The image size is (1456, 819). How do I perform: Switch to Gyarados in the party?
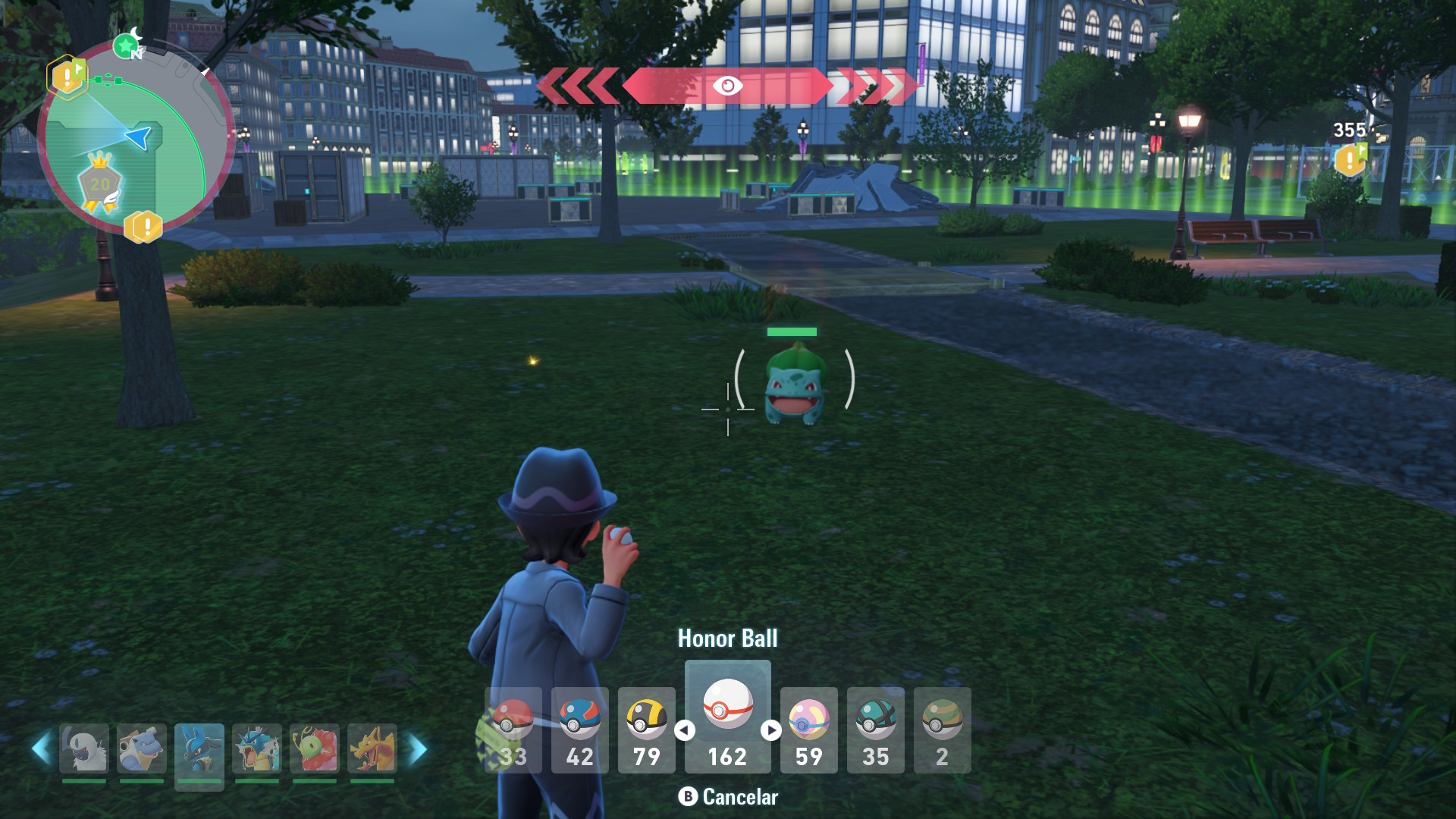[x=257, y=749]
